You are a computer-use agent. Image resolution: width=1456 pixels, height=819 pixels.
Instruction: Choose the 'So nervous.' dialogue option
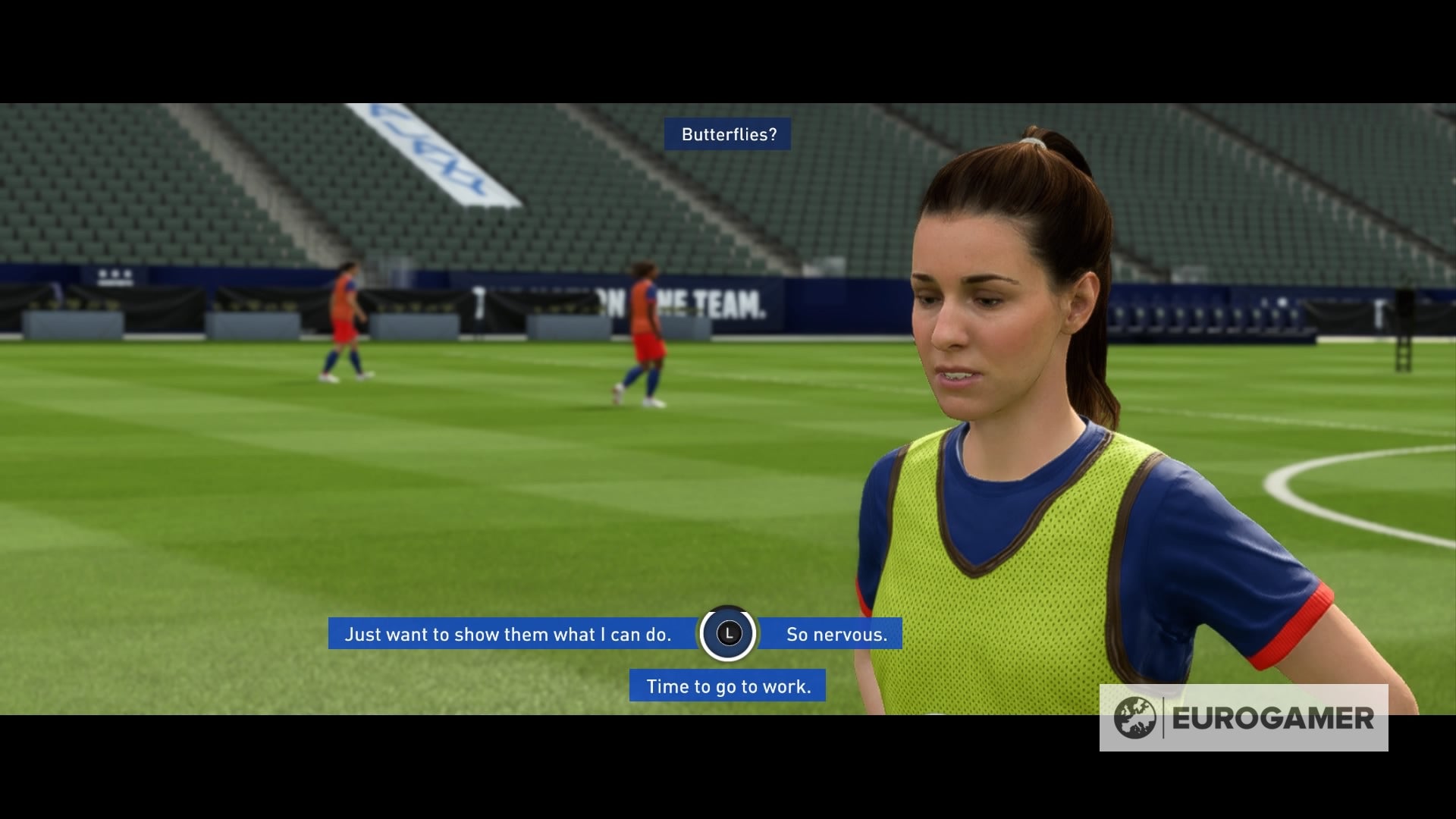836,635
